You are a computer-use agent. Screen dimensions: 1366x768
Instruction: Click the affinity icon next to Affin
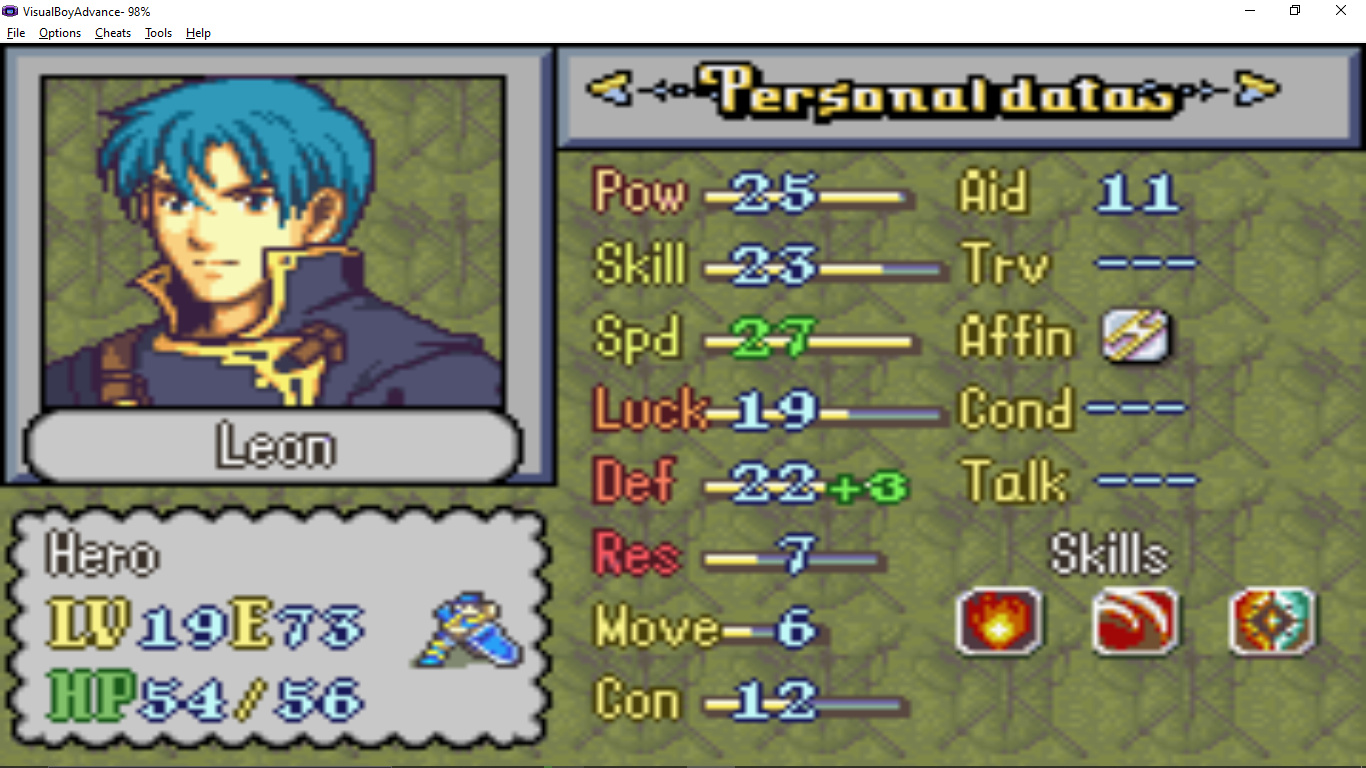pos(1135,336)
